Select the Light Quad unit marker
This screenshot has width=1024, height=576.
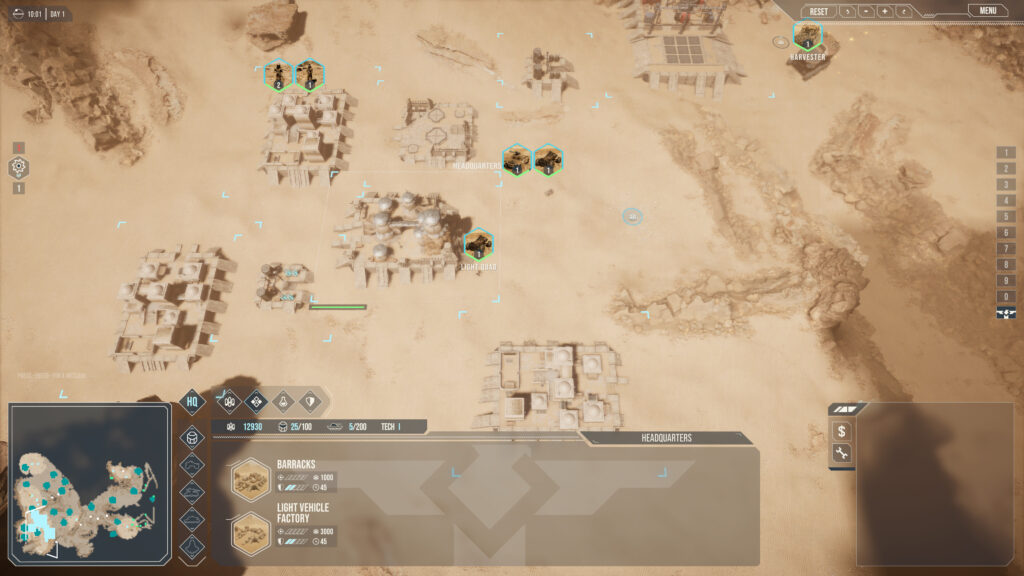[x=478, y=244]
